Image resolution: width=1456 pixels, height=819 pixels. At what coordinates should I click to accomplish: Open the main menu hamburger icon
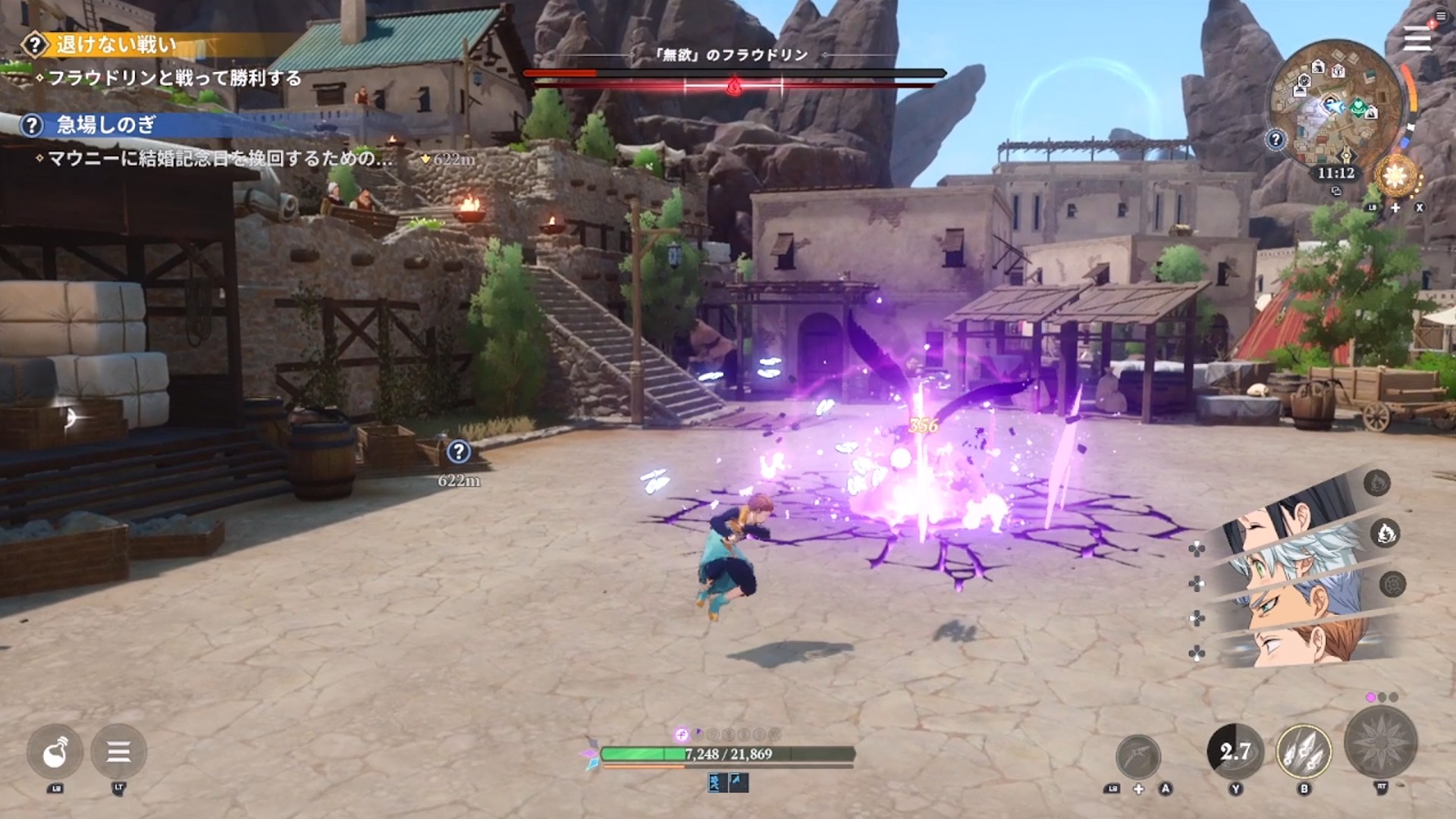(1416, 39)
